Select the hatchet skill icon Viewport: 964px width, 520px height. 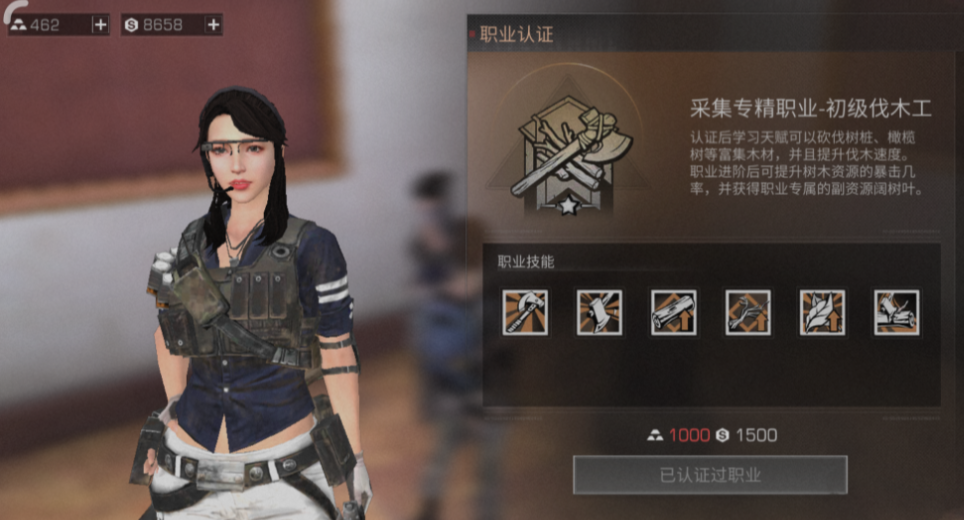pyautogui.click(x=525, y=312)
